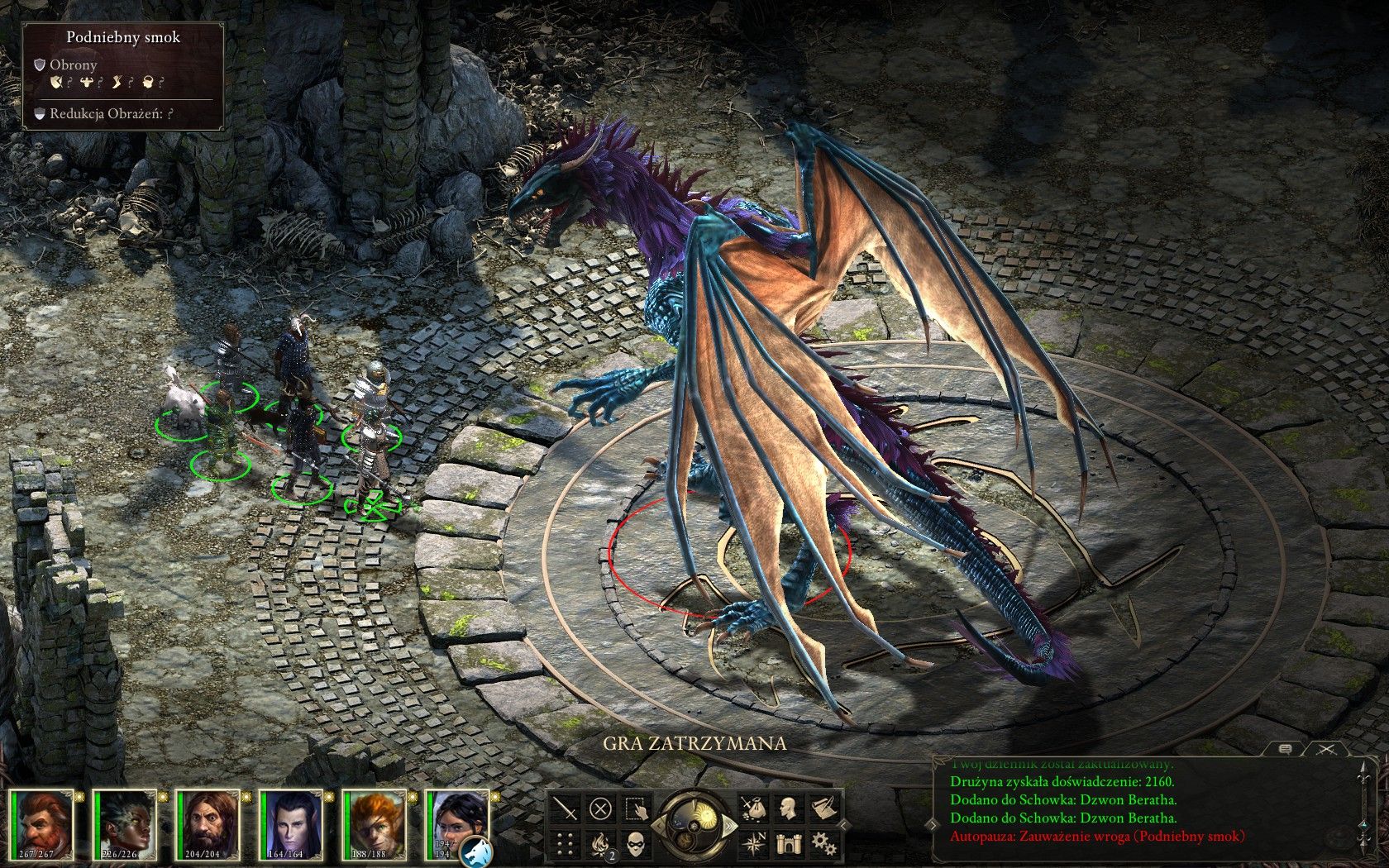Click the circled X cancel action button

601,808
